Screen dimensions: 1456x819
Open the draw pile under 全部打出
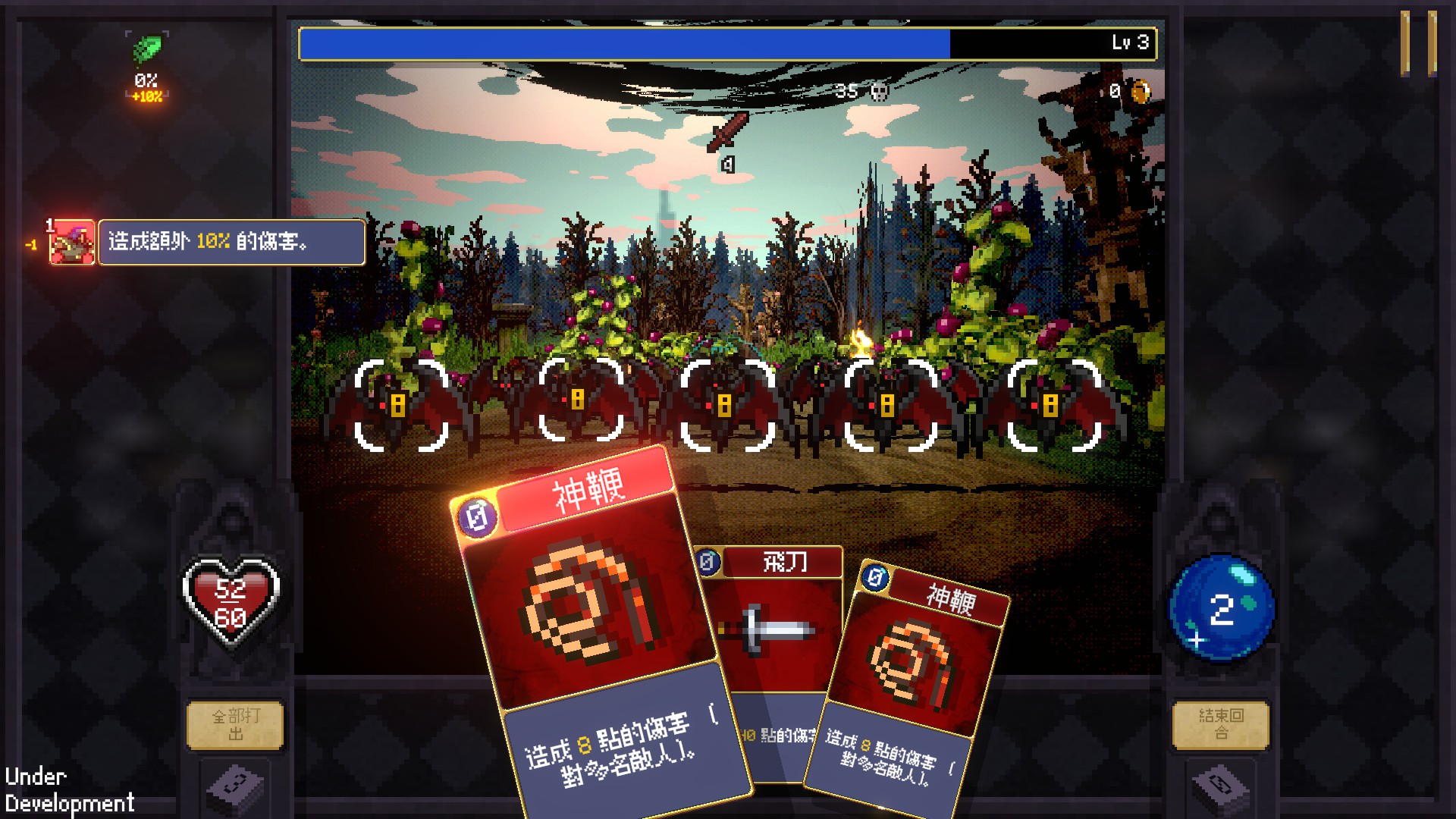pyautogui.click(x=235, y=789)
